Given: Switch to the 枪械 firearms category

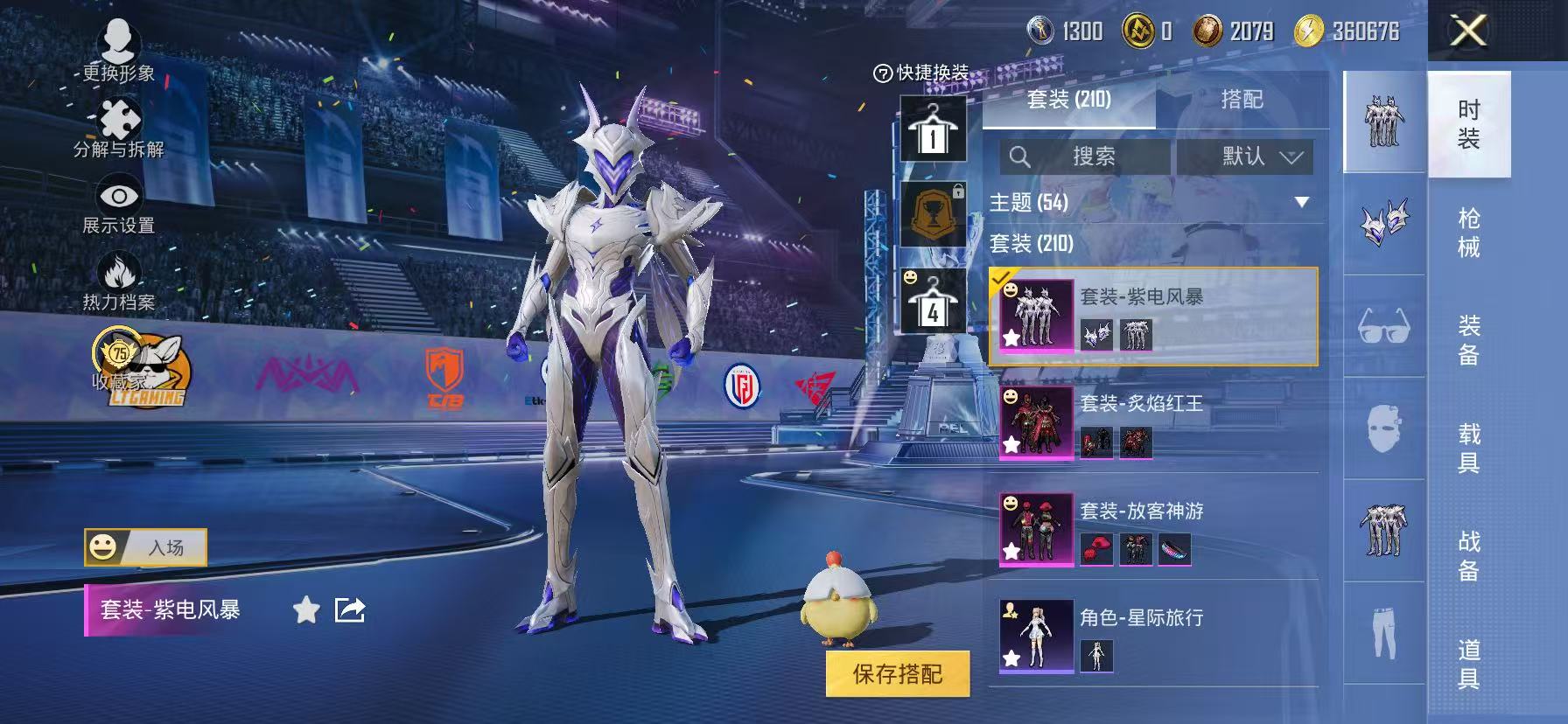Looking at the screenshot, I should [1469, 233].
